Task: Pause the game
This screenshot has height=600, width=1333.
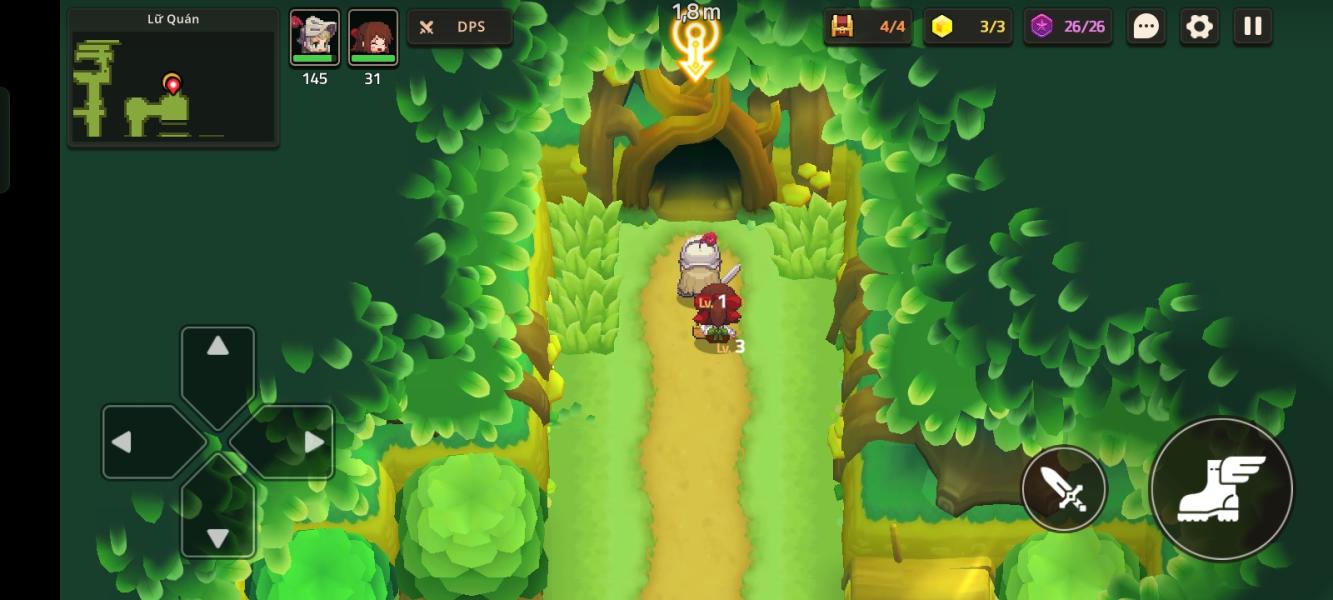Action: tap(1253, 27)
